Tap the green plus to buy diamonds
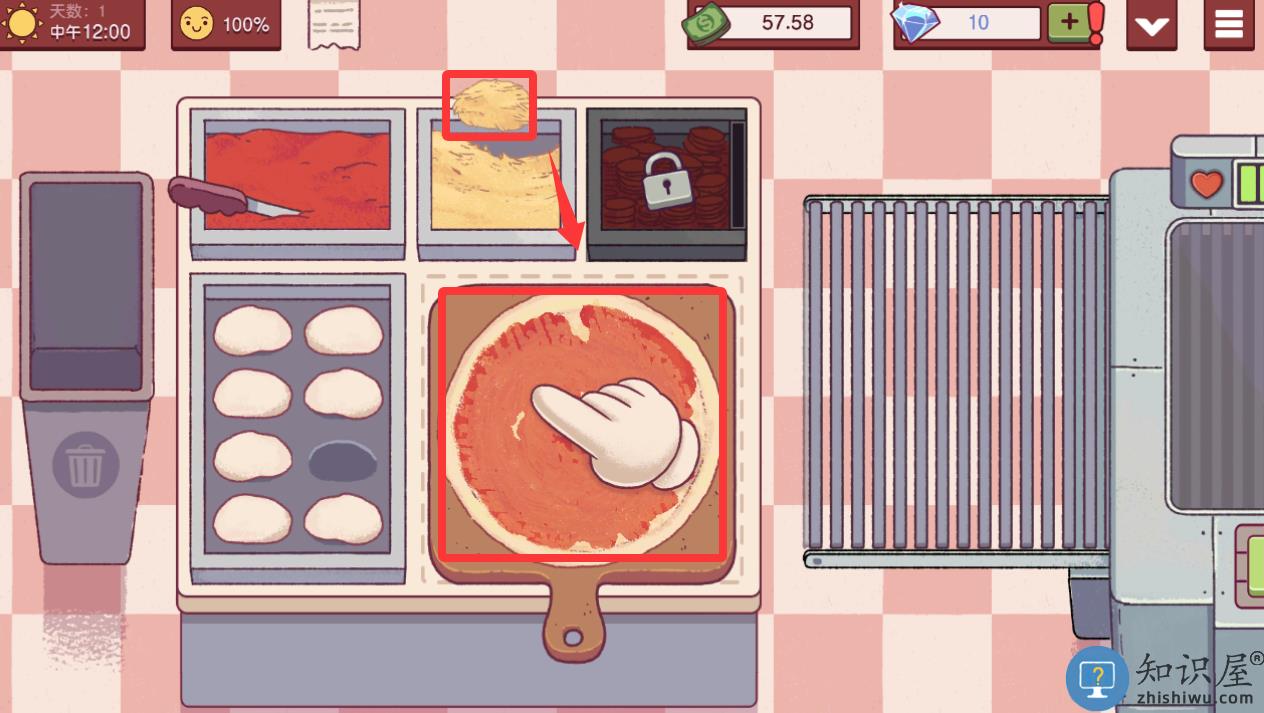Image resolution: width=1264 pixels, height=713 pixels. [1069, 22]
